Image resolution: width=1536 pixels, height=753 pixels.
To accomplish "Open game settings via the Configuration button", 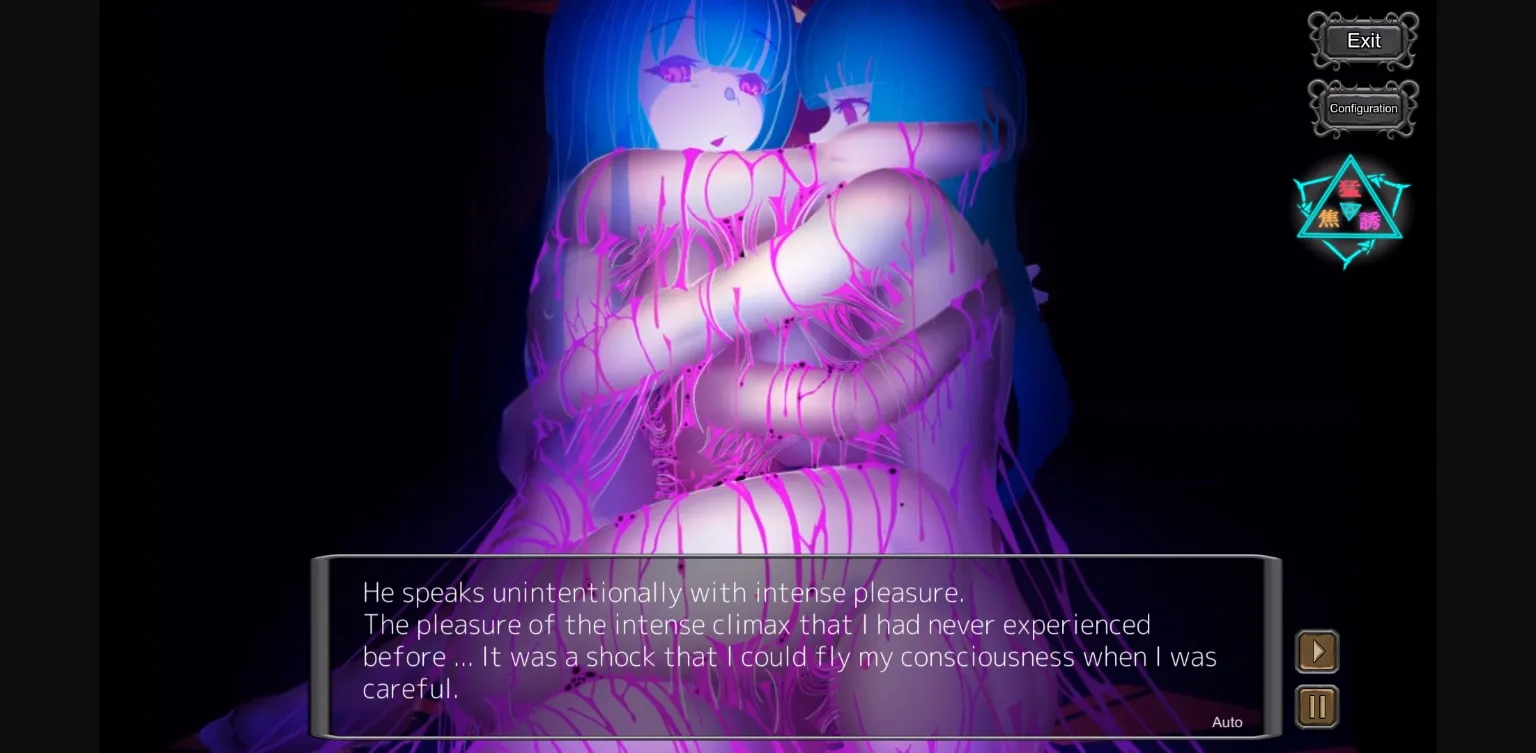I will tap(1362, 108).
